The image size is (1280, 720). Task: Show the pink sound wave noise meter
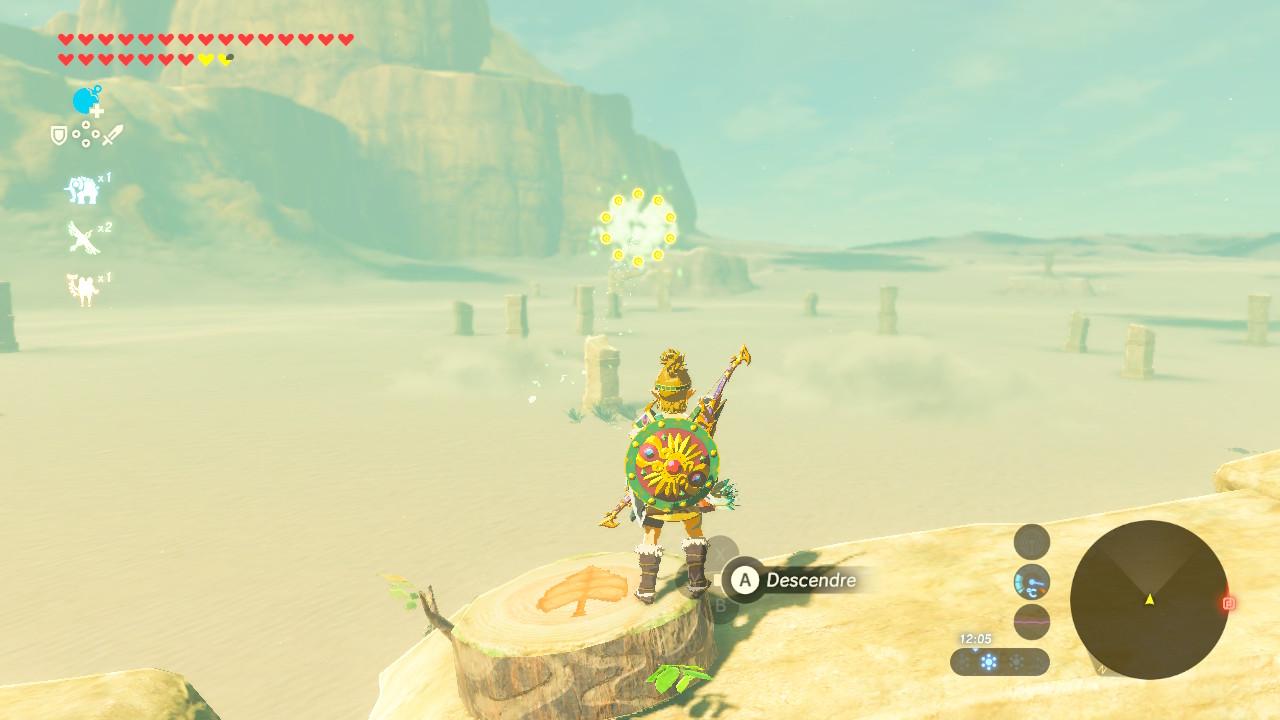click(x=1032, y=622)
